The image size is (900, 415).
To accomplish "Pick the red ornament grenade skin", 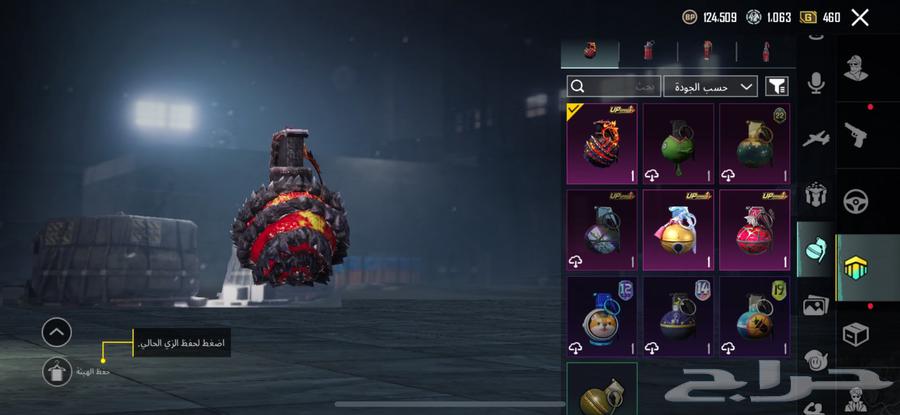I will pyautogui.click(x=754, y=230).
